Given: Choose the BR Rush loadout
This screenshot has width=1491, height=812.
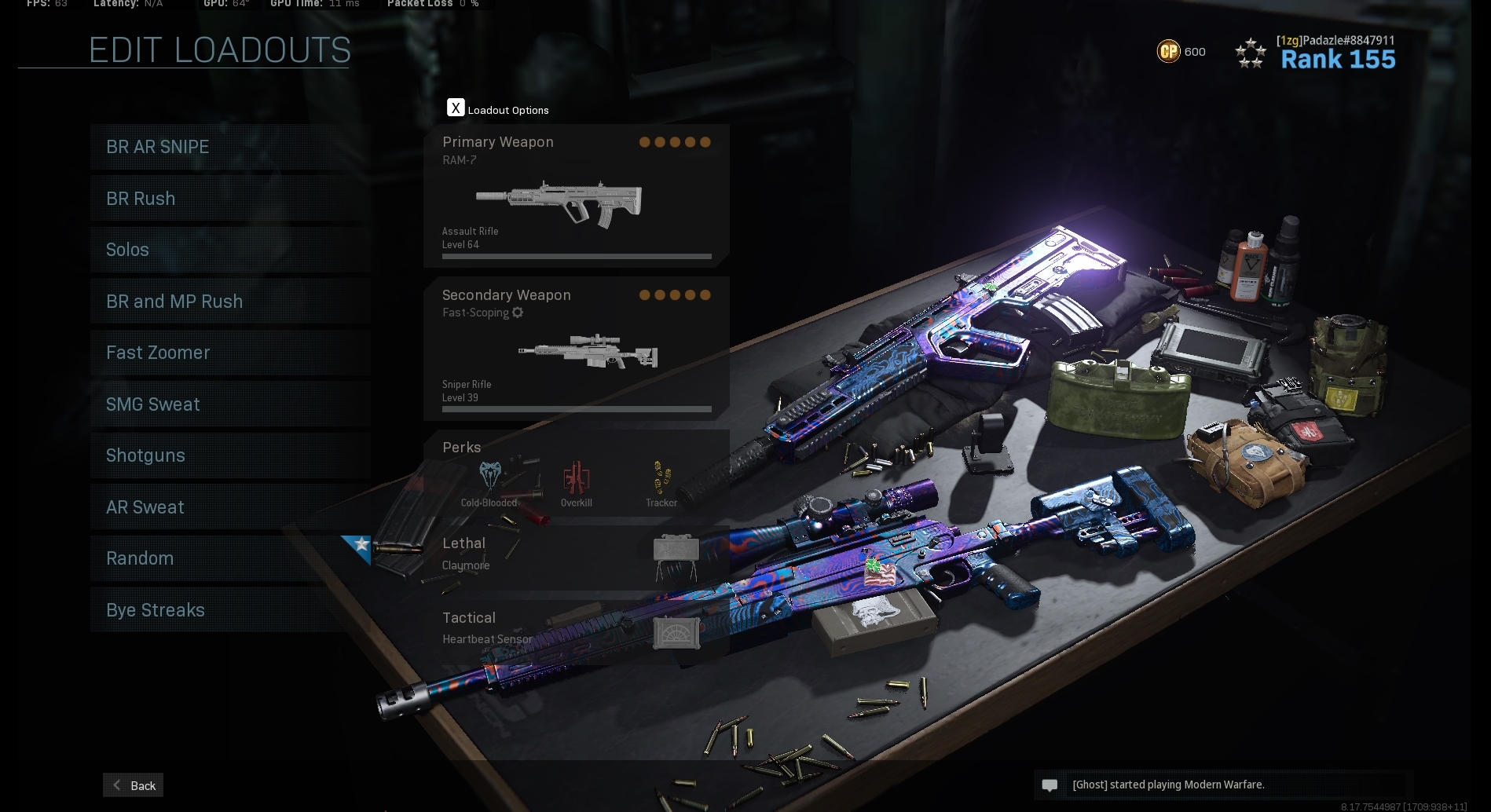Looking at the screenshot, I should (229, 199).
